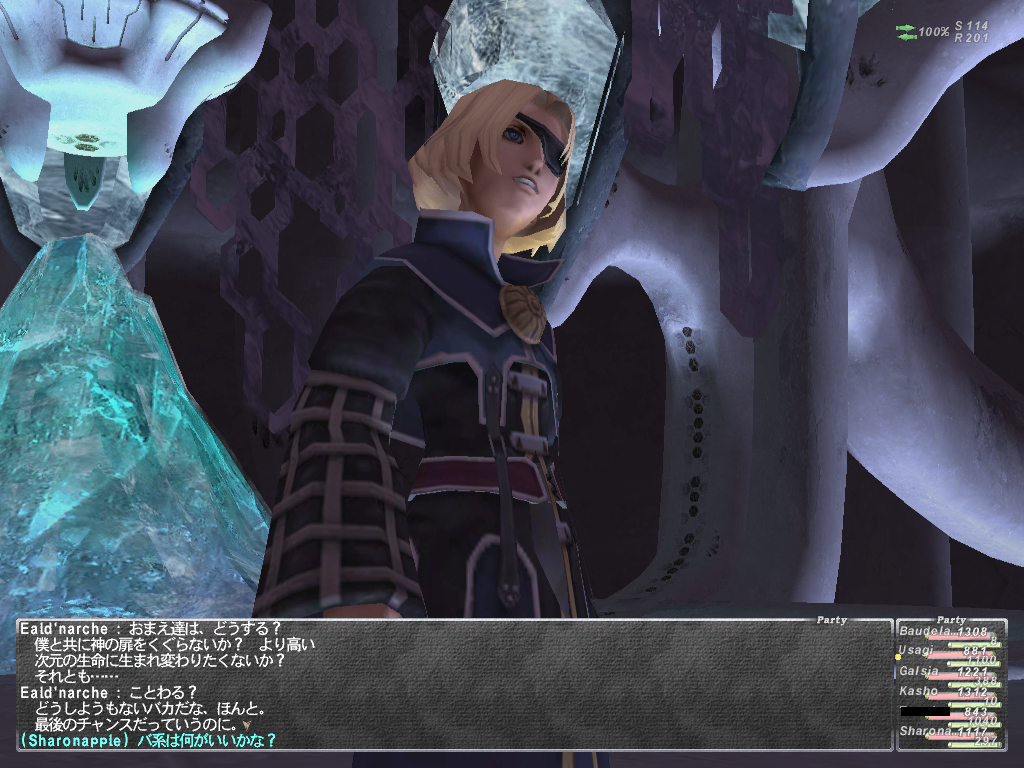Advance dialogue via the arrow prompt
1024x768 pixels.
pos(246,723)
